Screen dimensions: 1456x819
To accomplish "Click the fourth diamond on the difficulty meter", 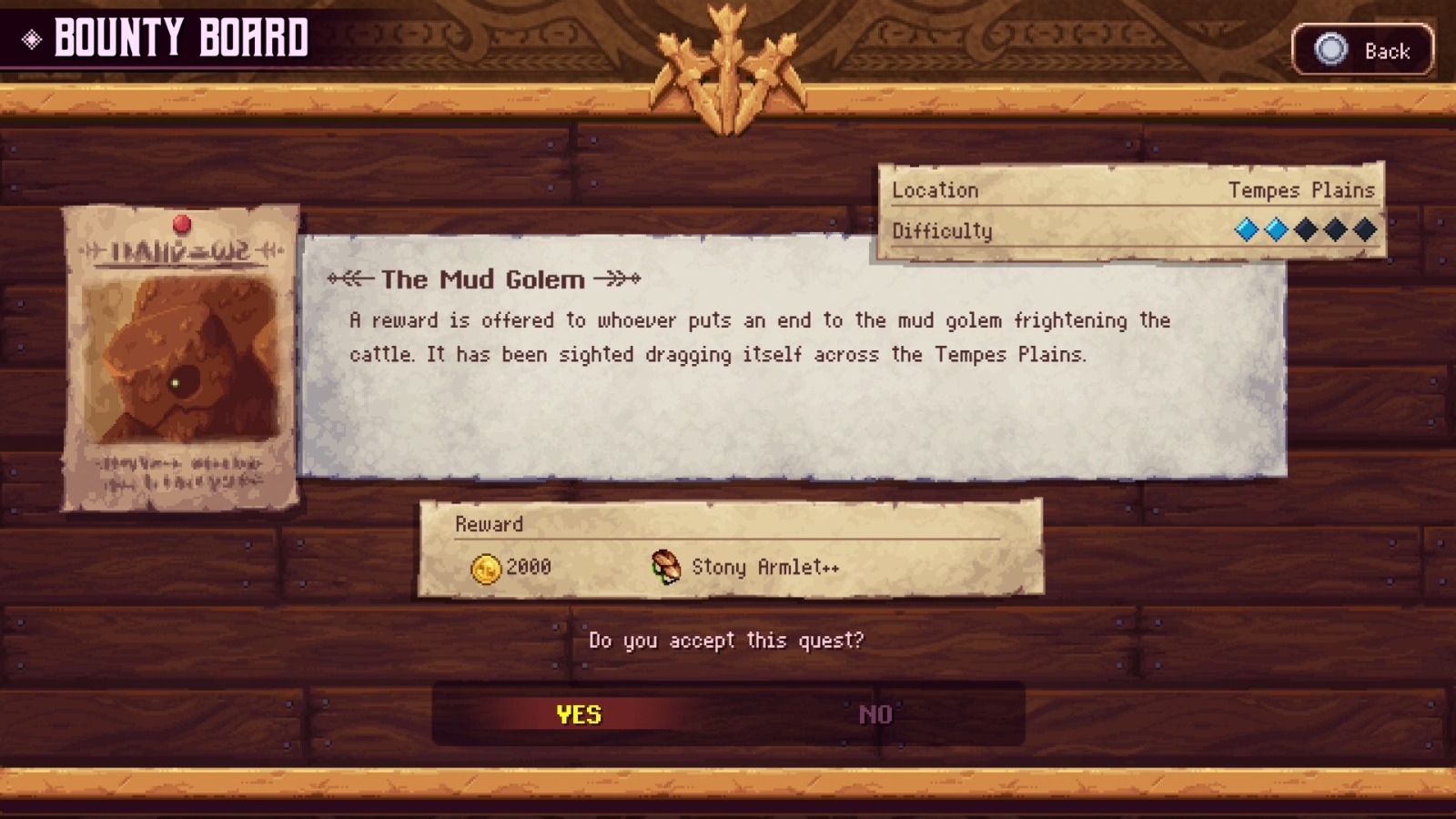I will tap(1335, 230).
